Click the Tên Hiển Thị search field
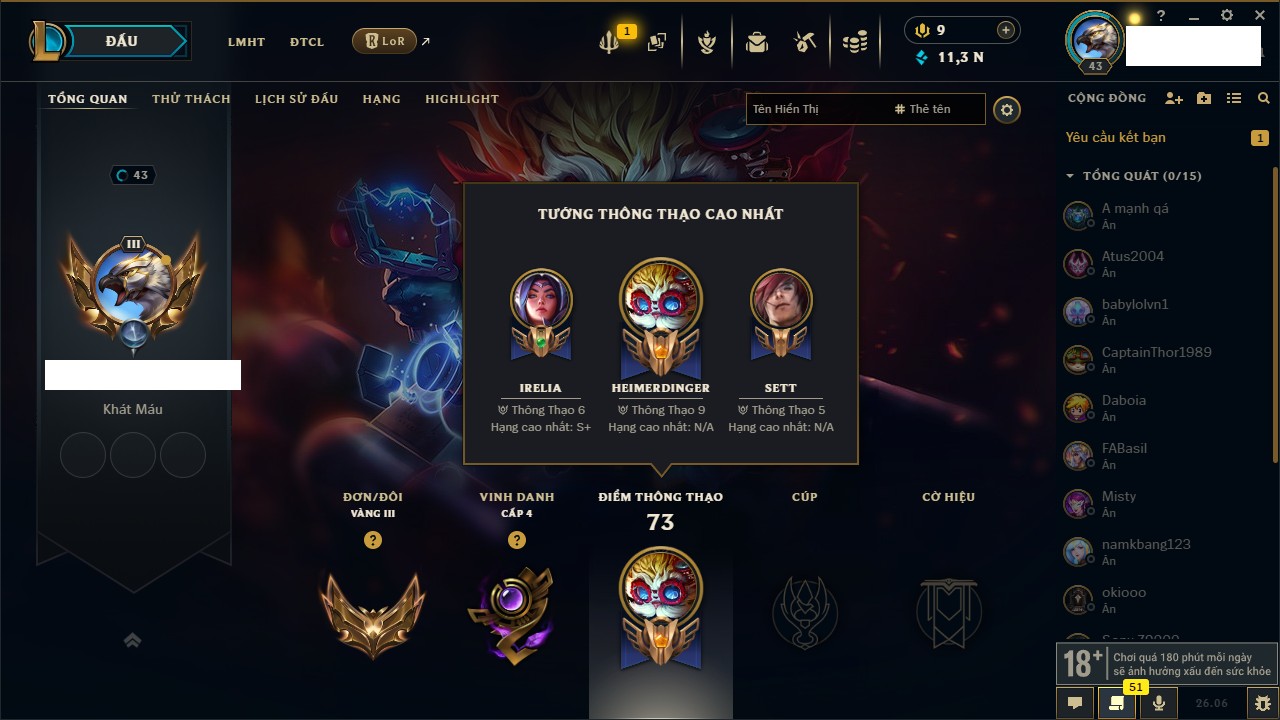The height and width of the screenshot is (720, 1280). 815,109
